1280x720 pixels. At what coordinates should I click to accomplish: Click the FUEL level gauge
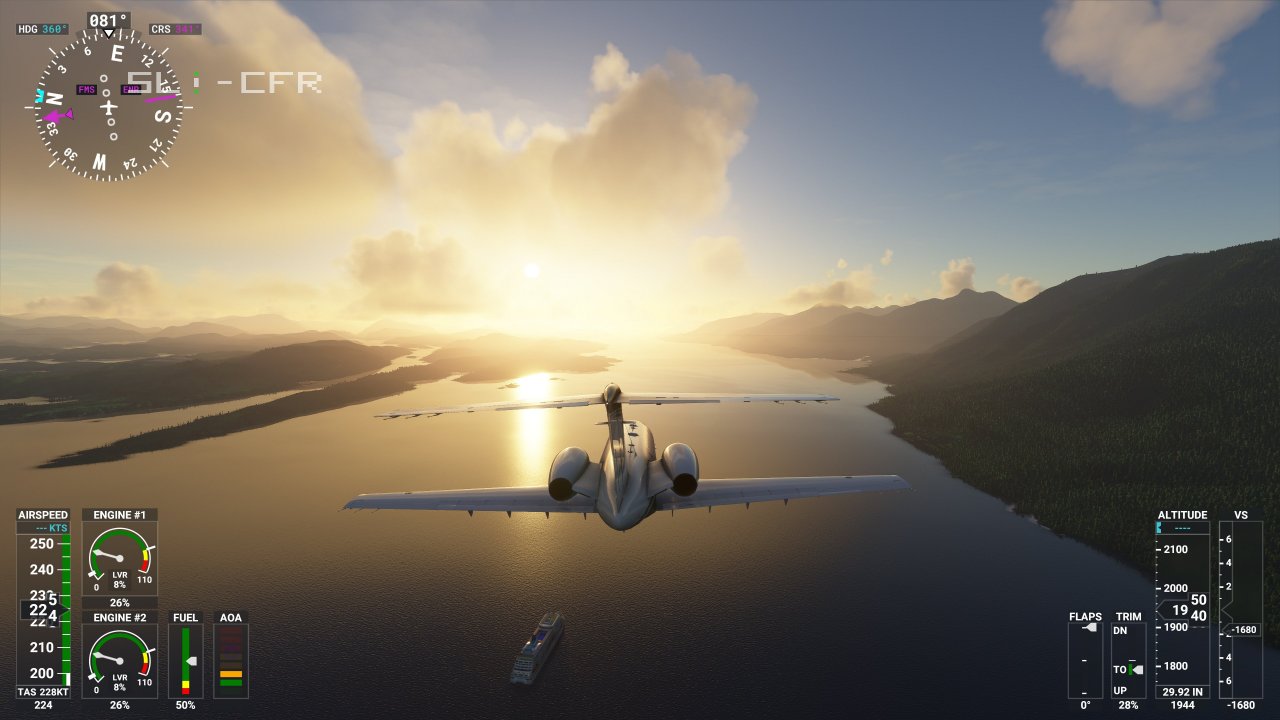tap(185, 662)
